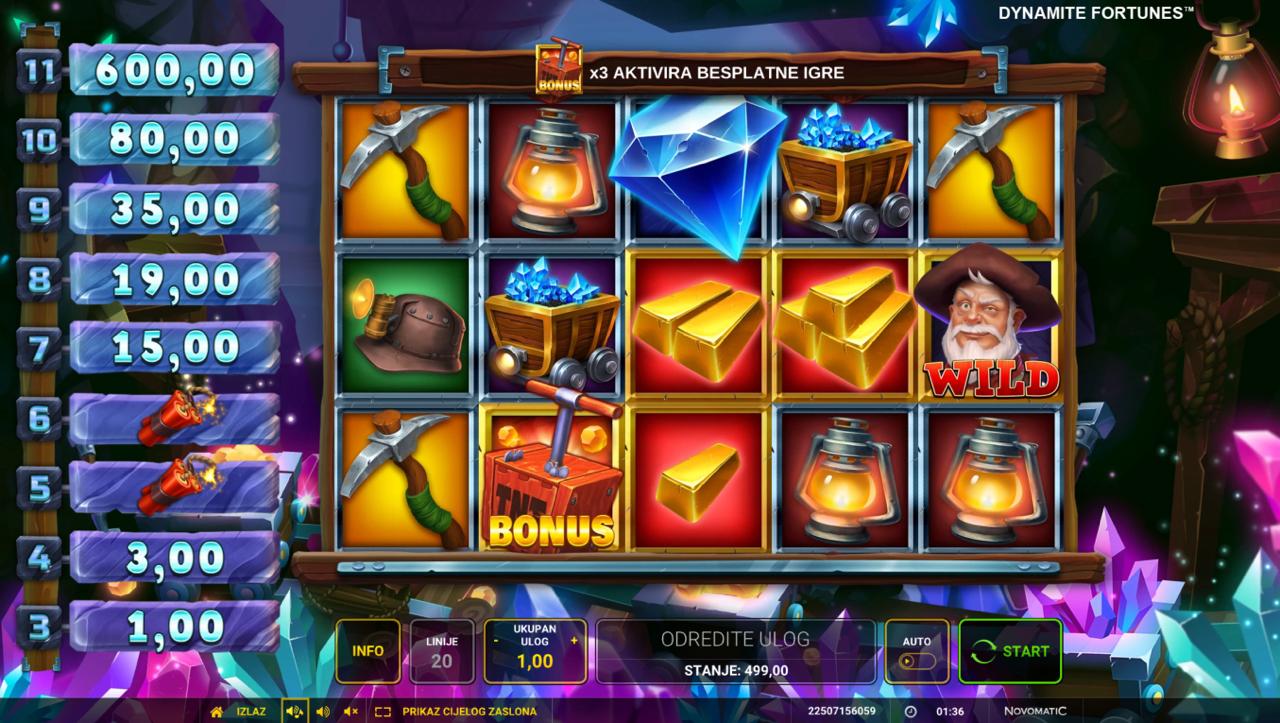Select the highlighted full sound icon
The width and height of the screenshot is (1280, 723).
pos(294,712)
